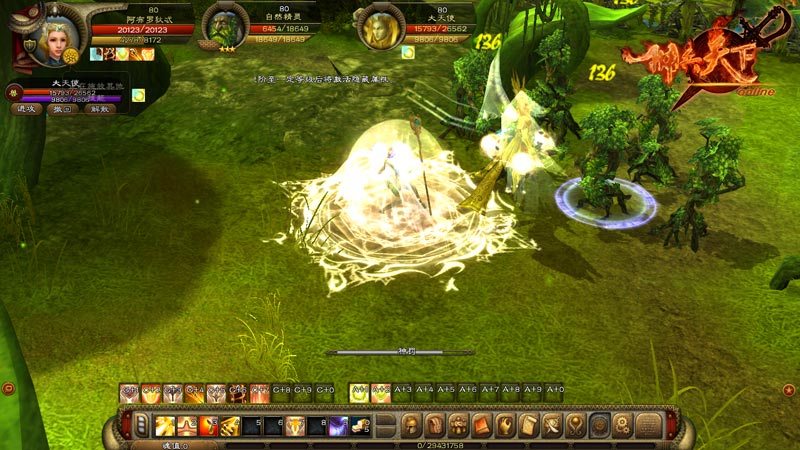
Task: Open the red book icon
Action: (x=482, y=426)
